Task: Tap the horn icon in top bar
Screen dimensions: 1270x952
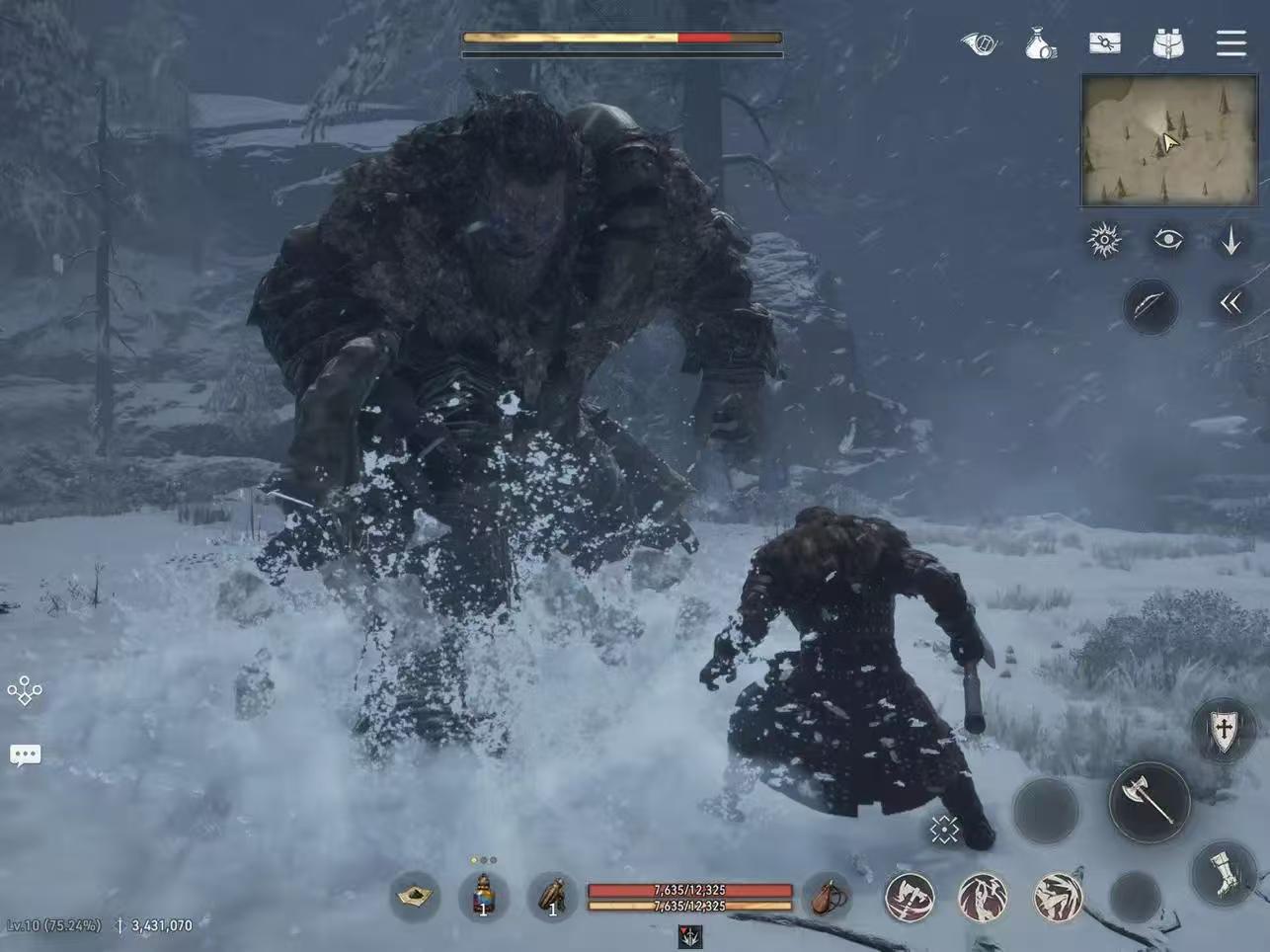Action: pyautogui.click(x=979, y=43)
